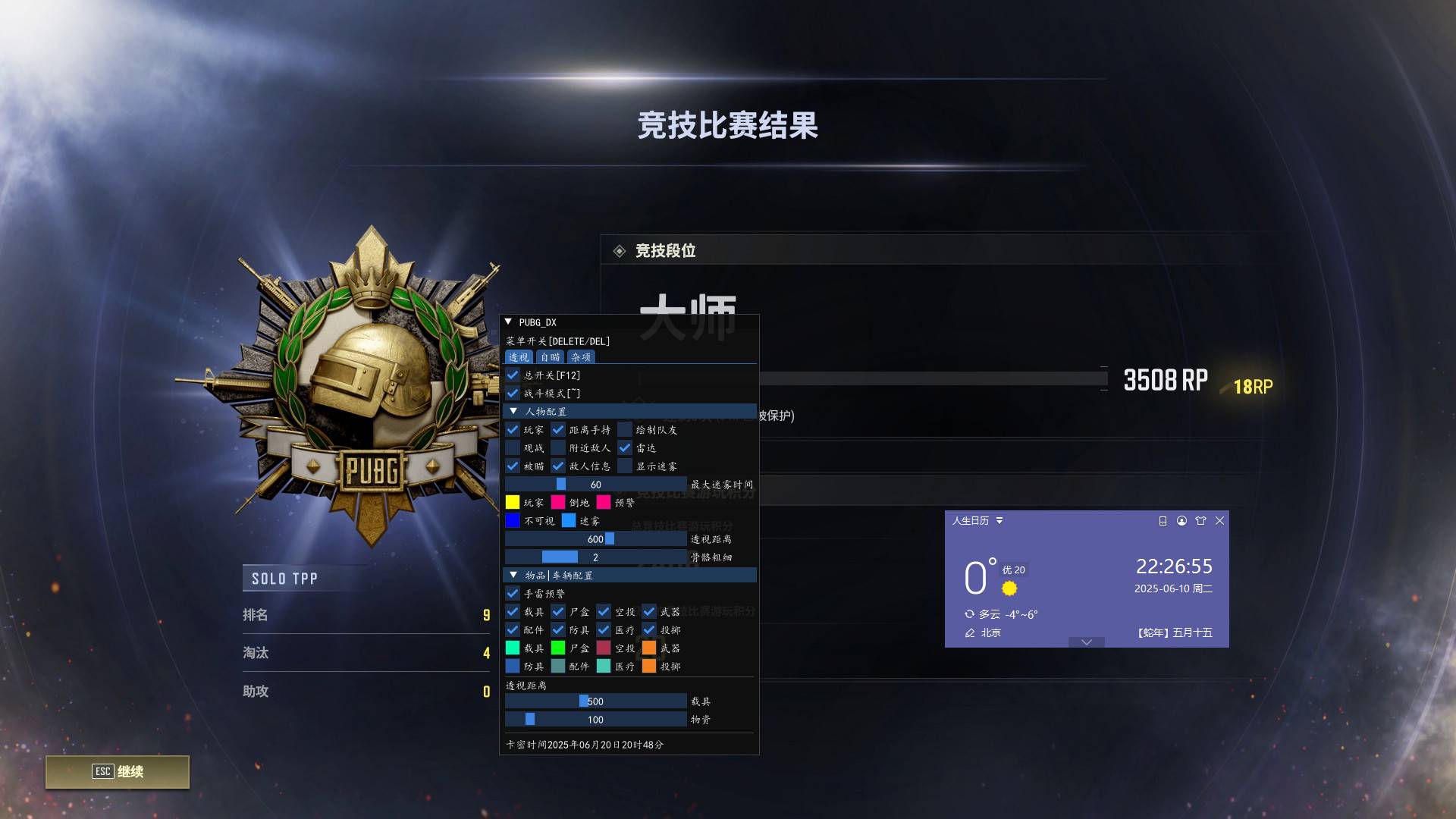Refresh the weather using the circular arrows icon
The width and height of the screenshot is (1456, 819).
[968, 614]
